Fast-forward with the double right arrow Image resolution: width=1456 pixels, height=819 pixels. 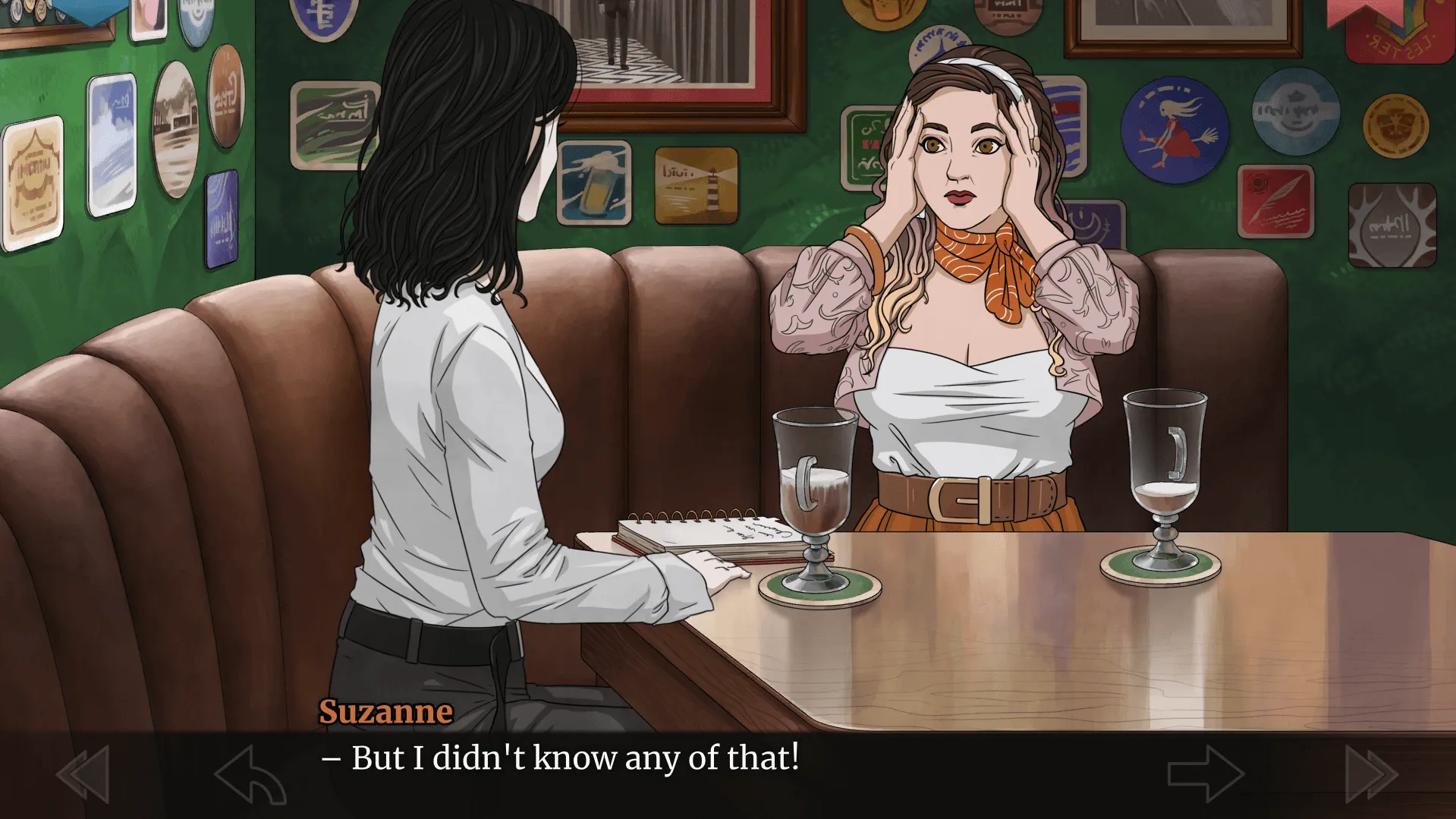click(1371, 773)
